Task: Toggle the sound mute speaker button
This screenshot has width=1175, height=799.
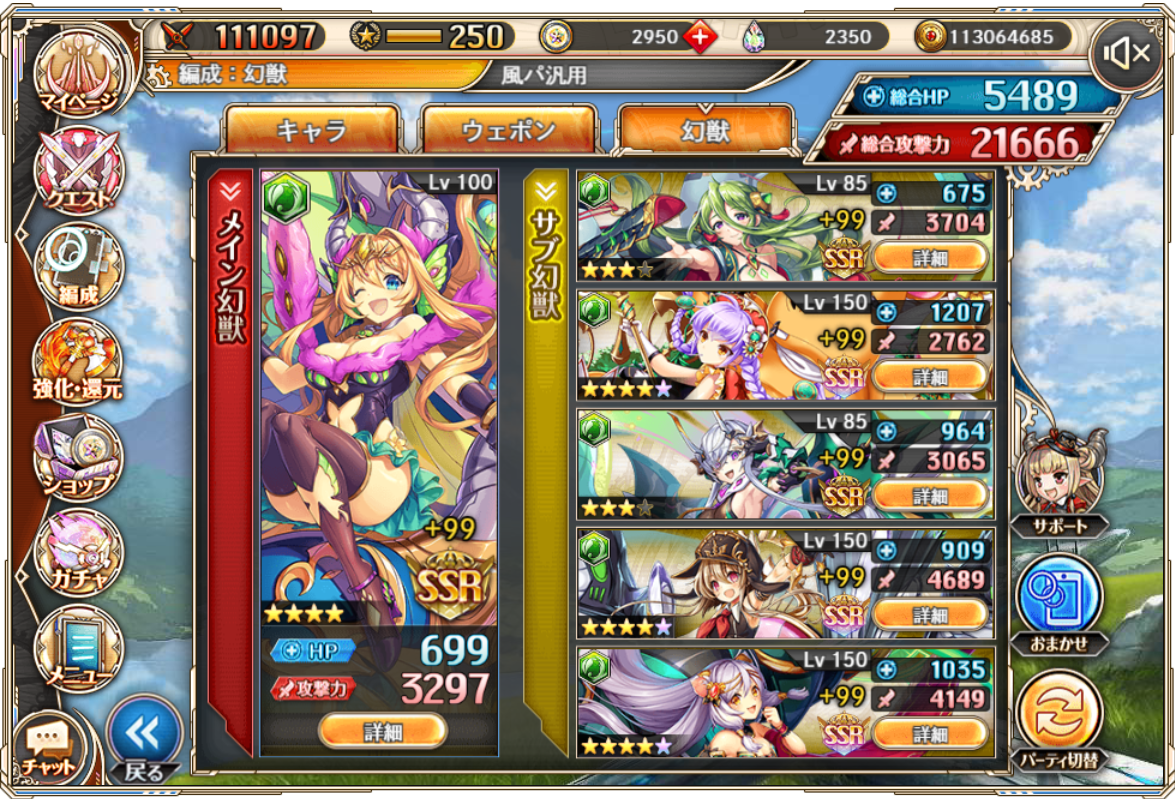Action: (1125, 54)
